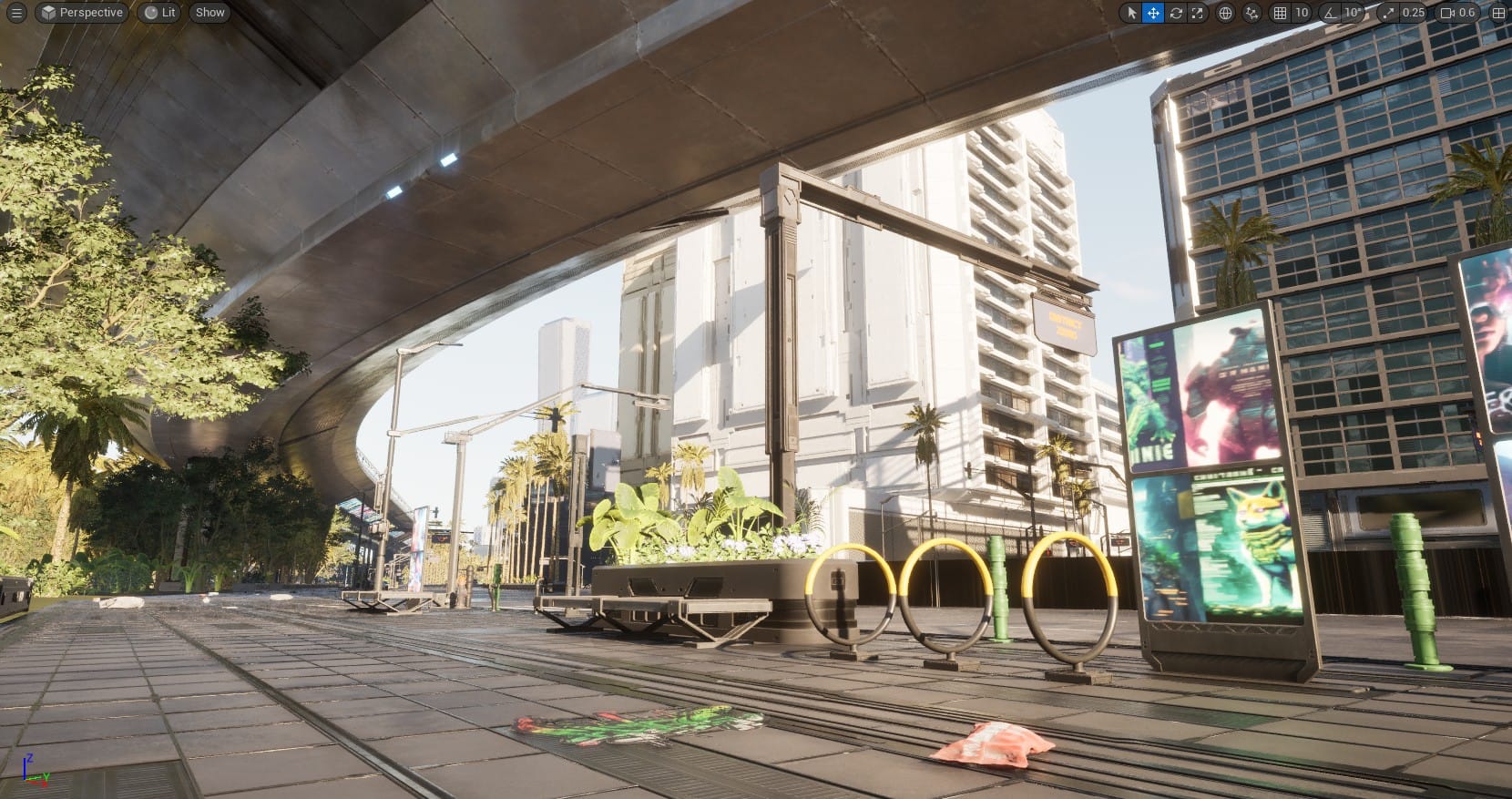Open the viewport options hamburger menu
Image resolution: width=1512 pixels, height=799 pixels.
[x=15, y=13]
